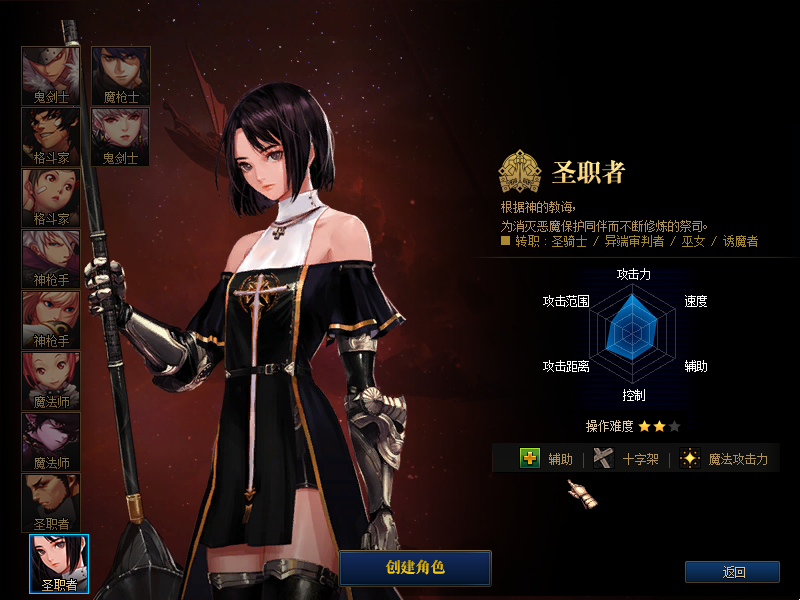Viewport: 800px width, 600px height.
Task: Click the 十字架 cross weapon icon
Action: [602, 458]
